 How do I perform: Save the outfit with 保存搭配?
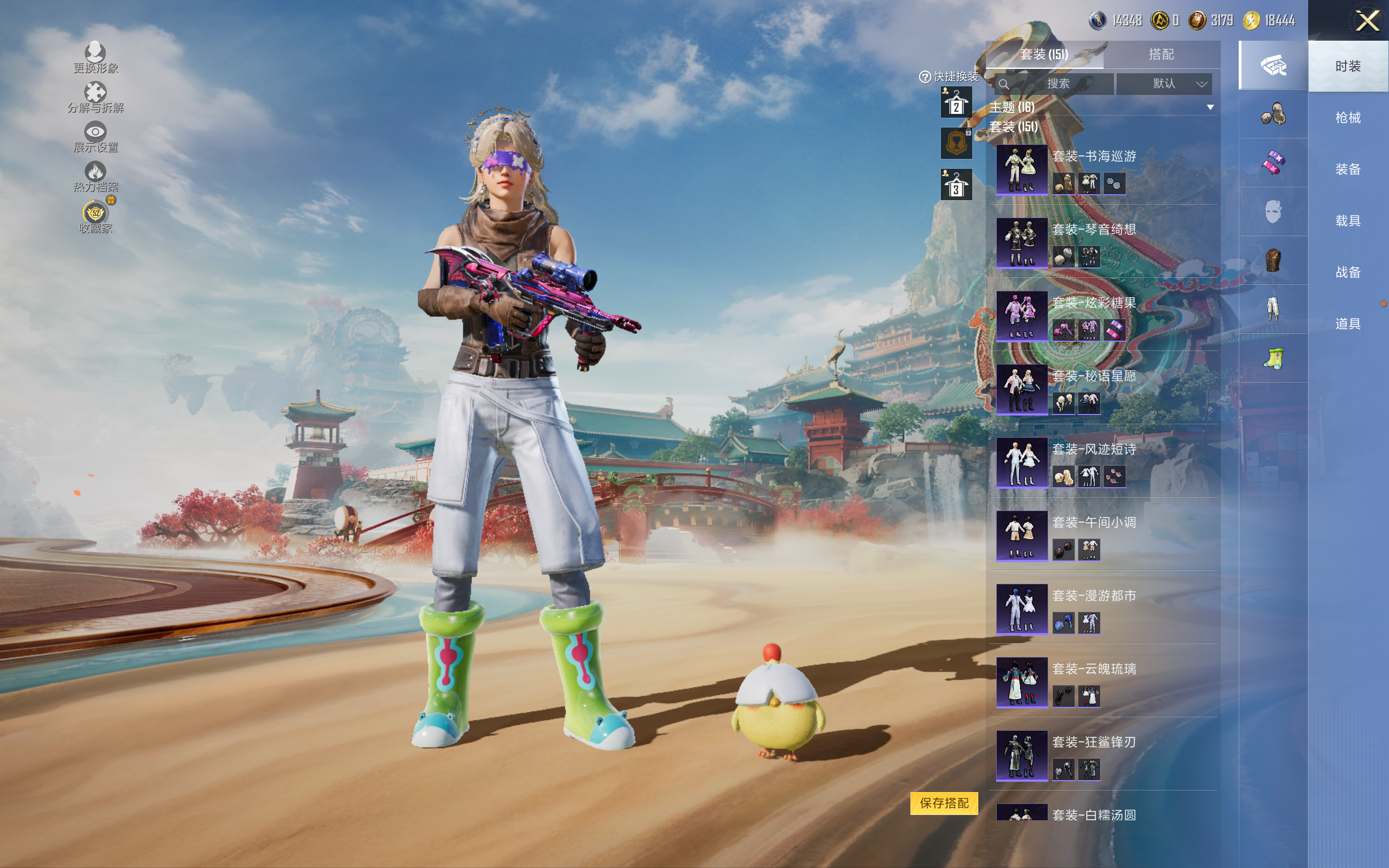point(944,802)
